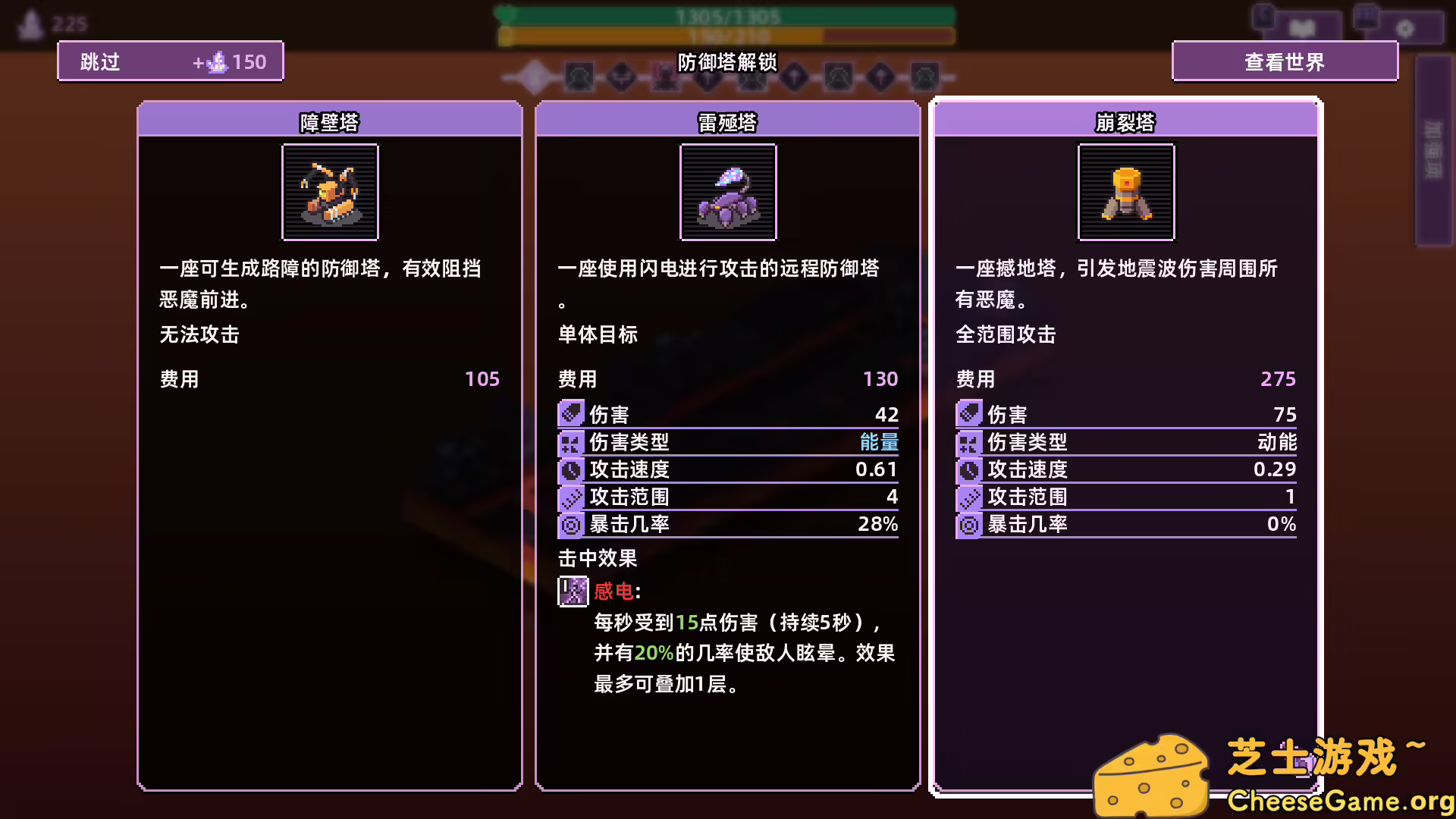Click the 伤害 damage stat icon for 雷殛塔
Screen dimensions: 1456x819
(571, 414)
